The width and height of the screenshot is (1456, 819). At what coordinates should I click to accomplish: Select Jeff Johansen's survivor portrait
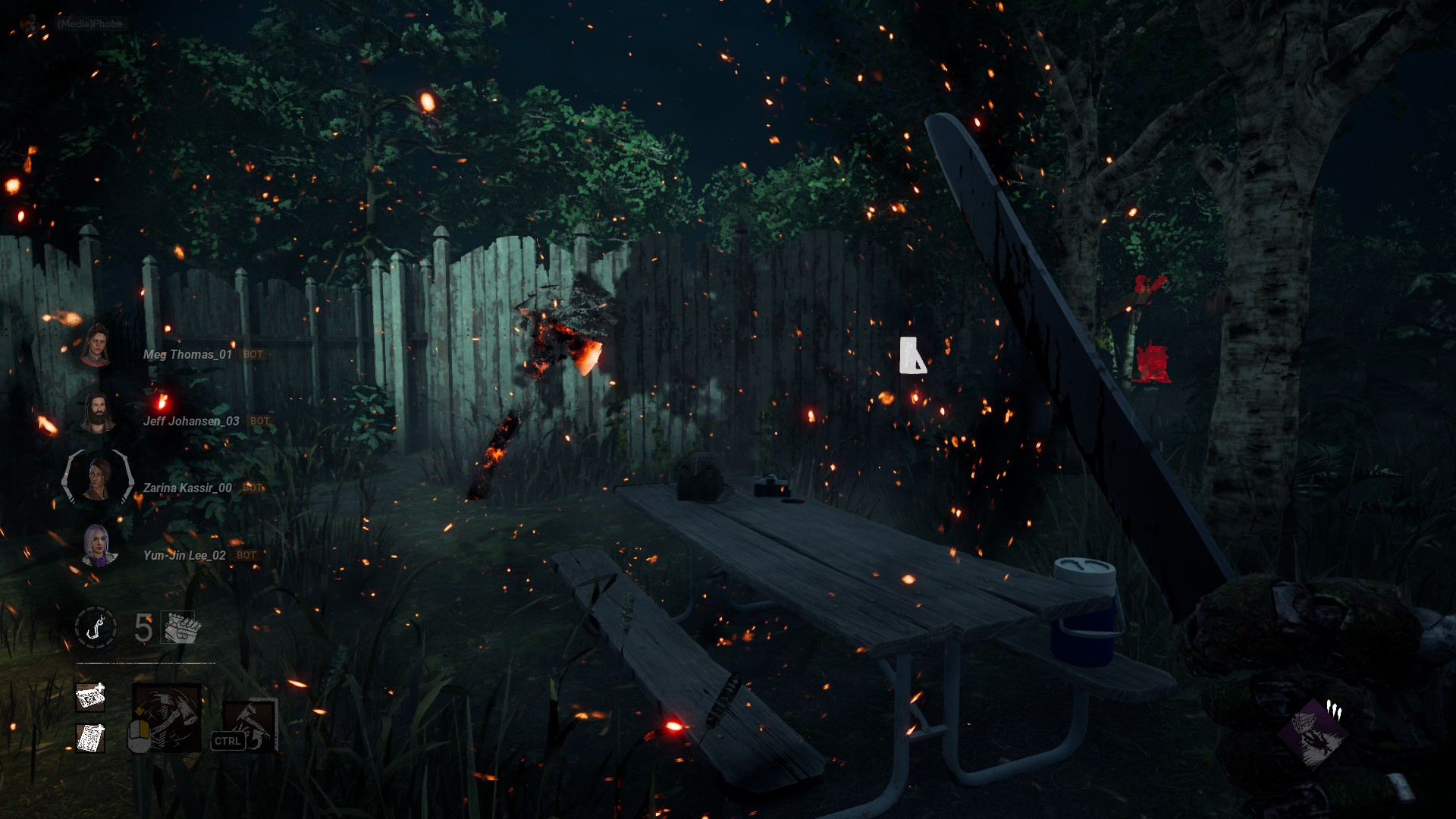(x=96, y=413)
